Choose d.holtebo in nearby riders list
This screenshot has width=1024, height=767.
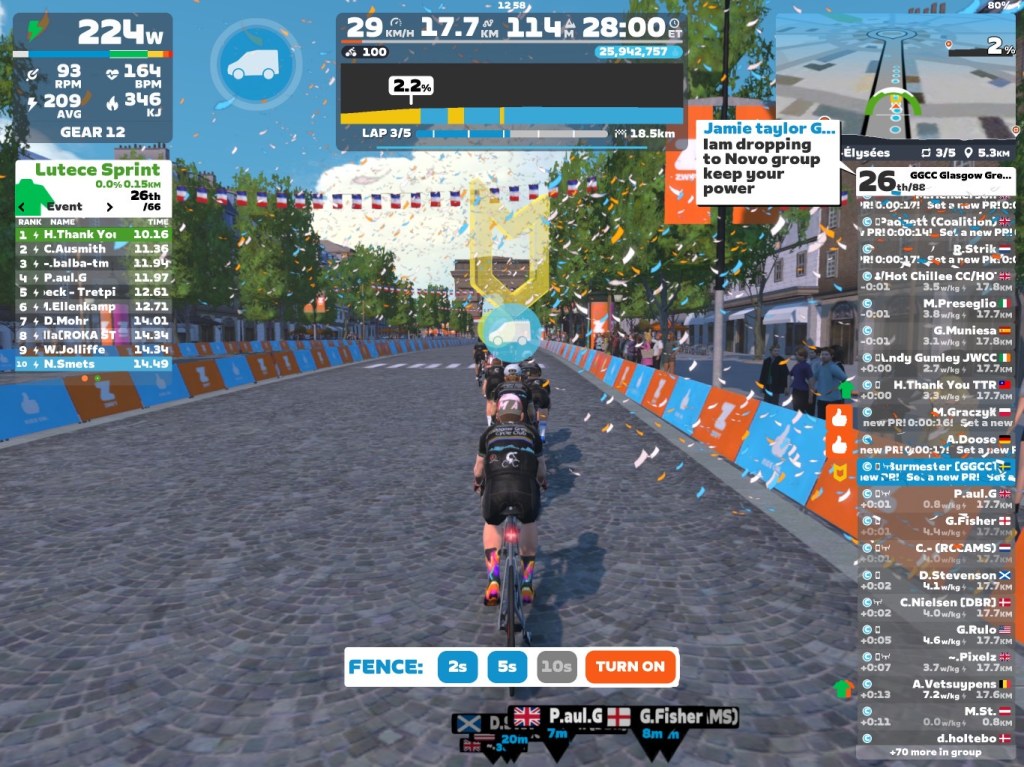[x=936, y=738]
